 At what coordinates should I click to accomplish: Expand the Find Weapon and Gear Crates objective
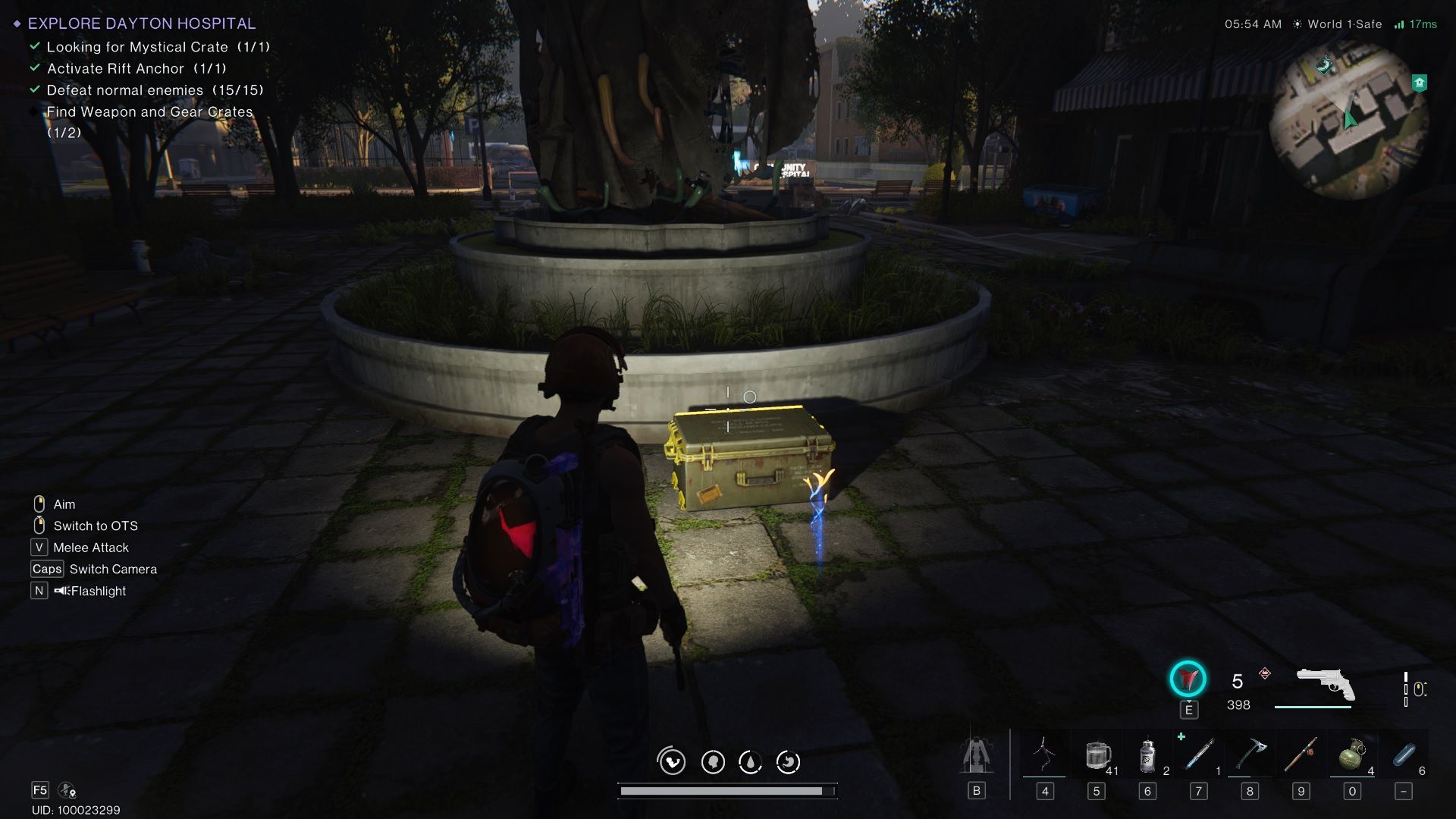pos(149,111)
